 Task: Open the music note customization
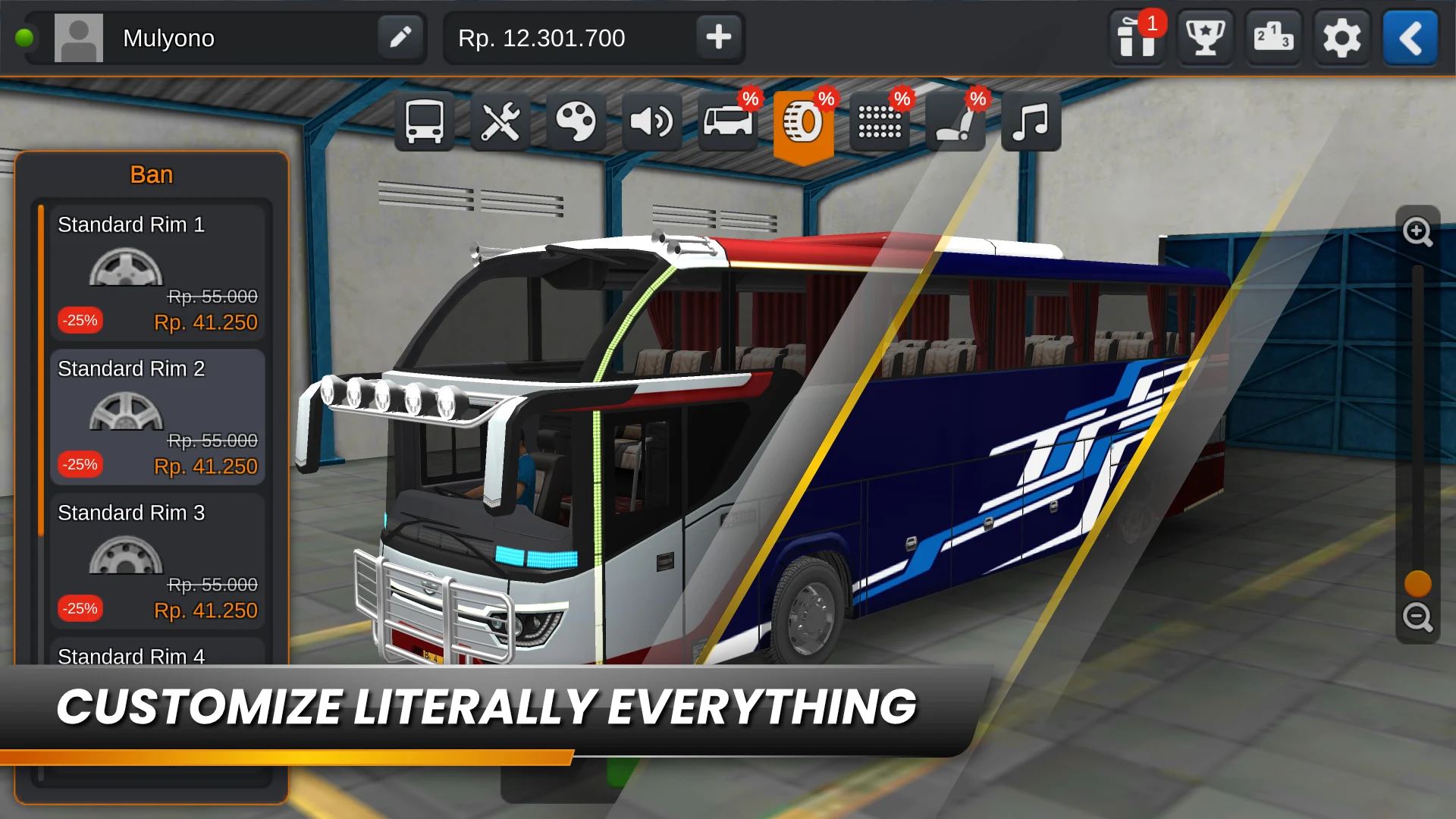1031,121
